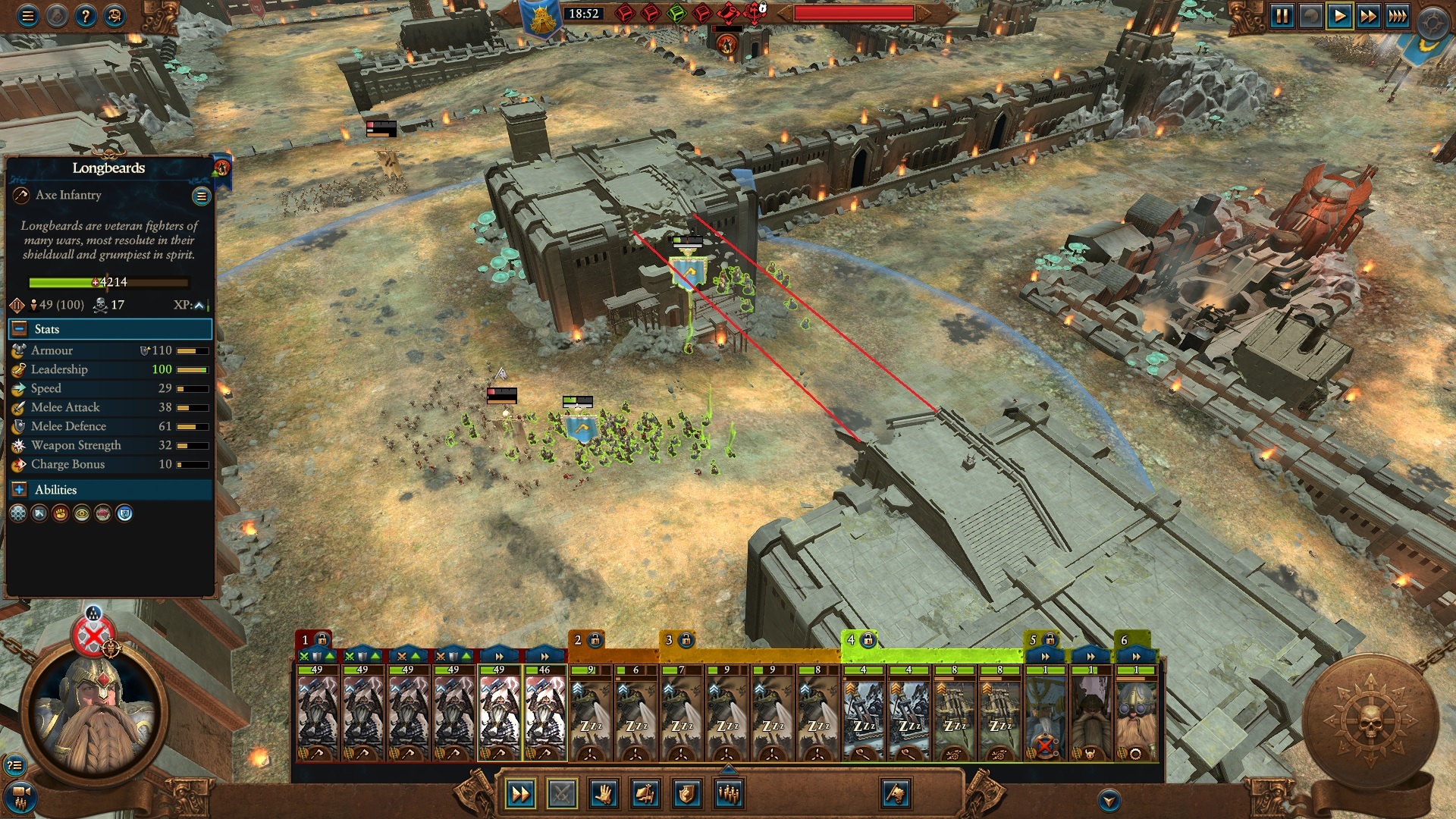
Task: Activate the yellow eye ability
Action: coord(81,513)
